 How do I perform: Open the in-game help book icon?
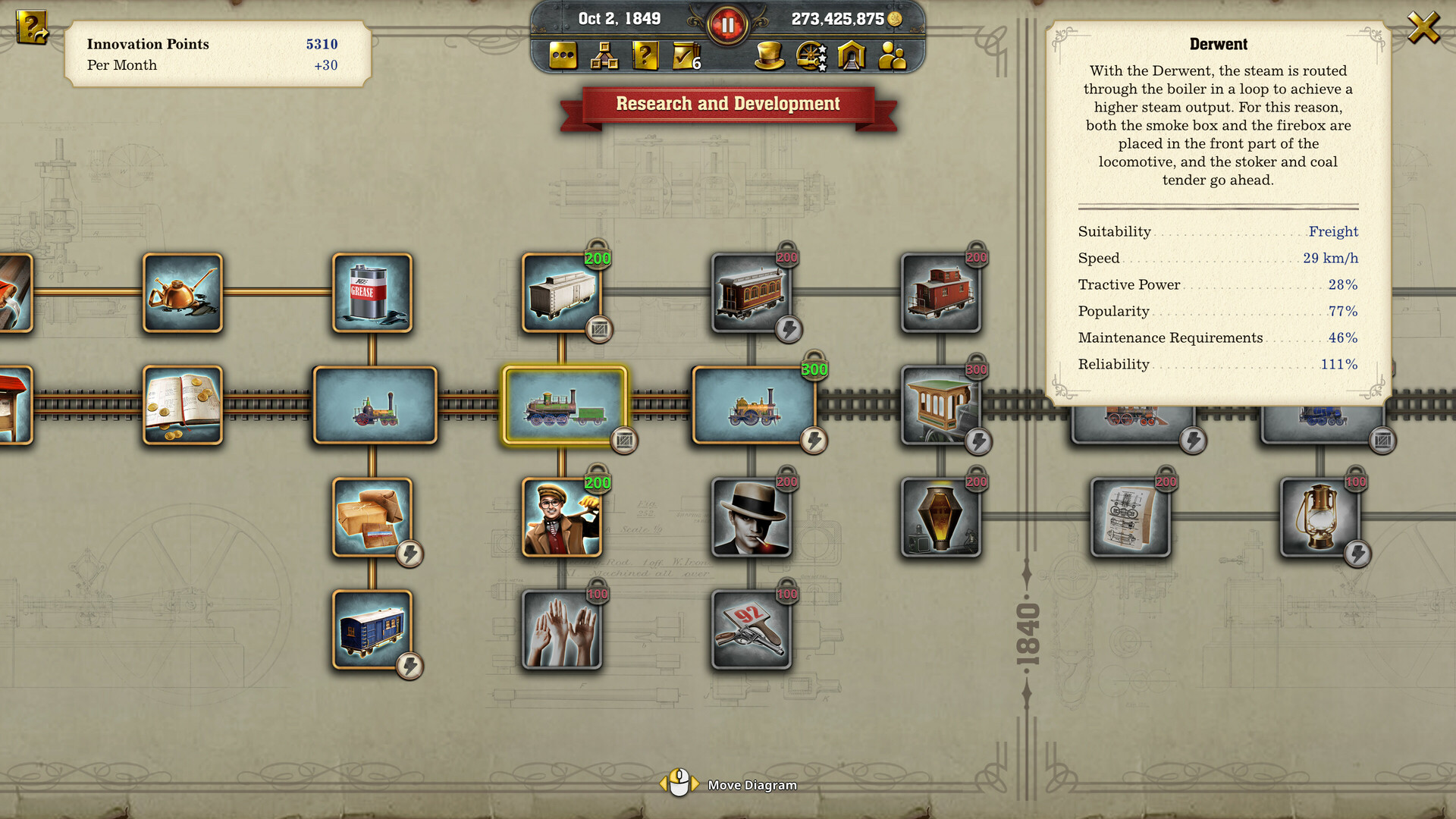pos(645,55)
